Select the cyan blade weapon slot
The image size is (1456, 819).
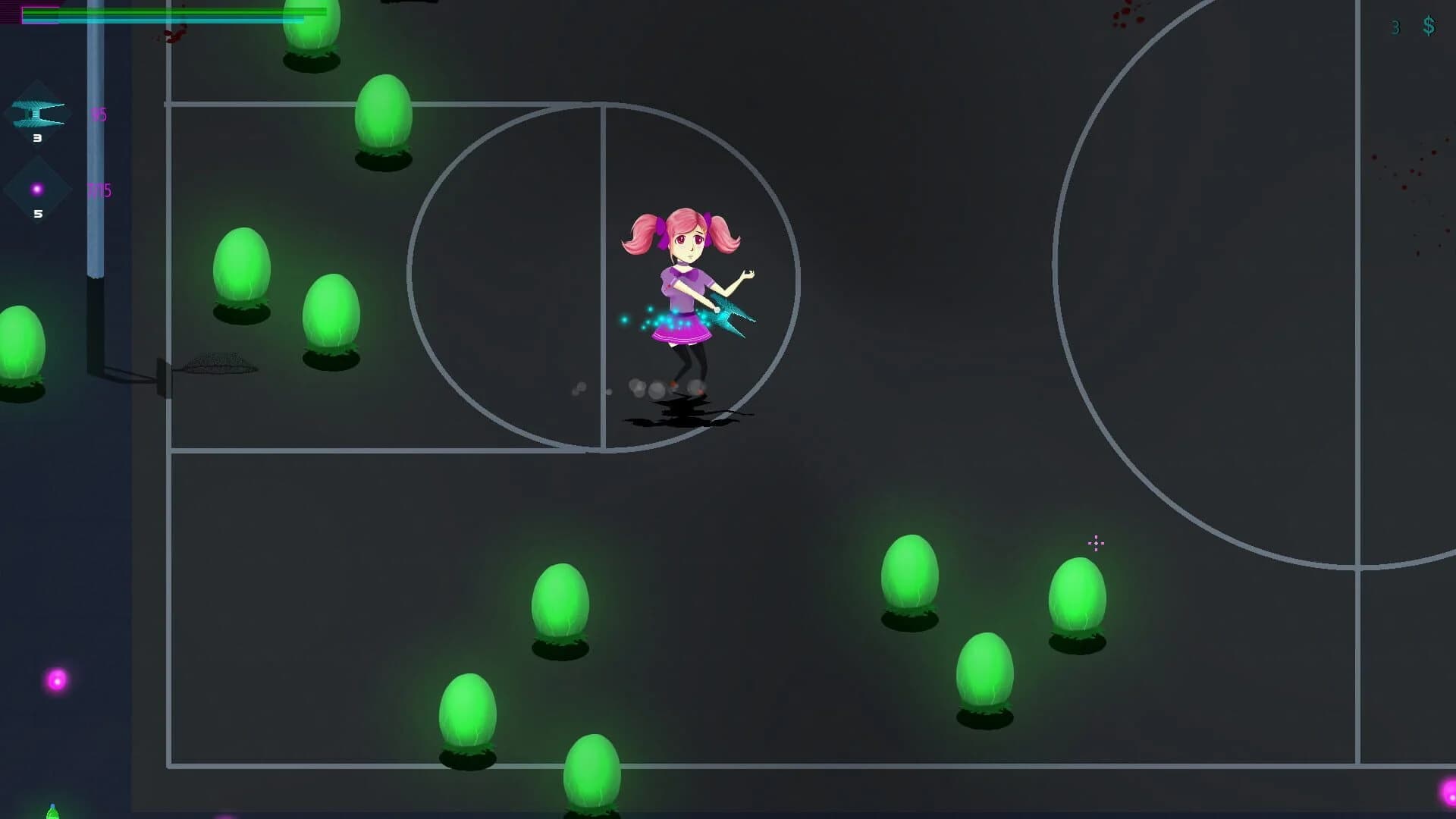(x=38, y=115)
